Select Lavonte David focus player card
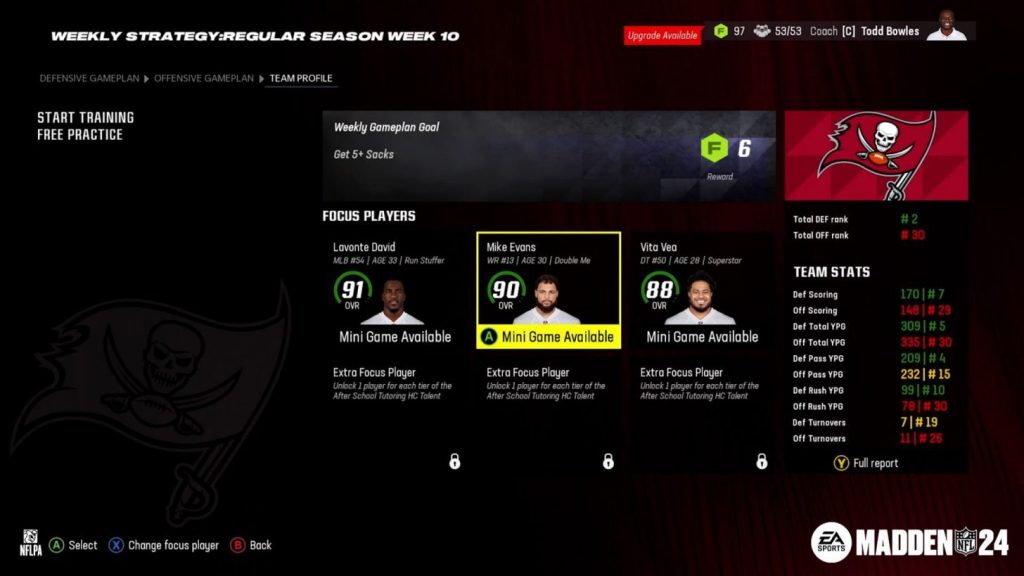Viewport: 1024px width, 576px height. click(x=394, y=291)
